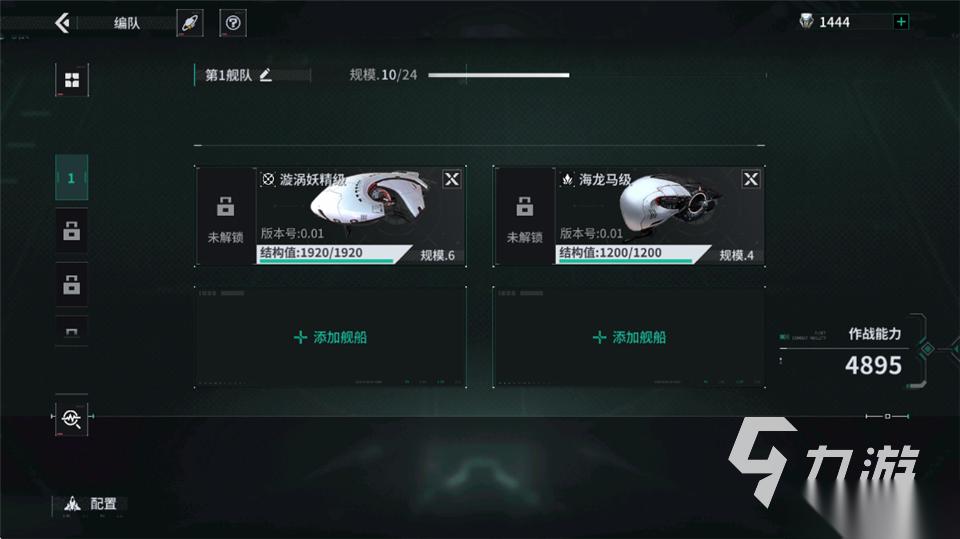This screenshot has width=960, height=539.
Task: Go back using the top-left arrow
Action: [x=63, y=22]
